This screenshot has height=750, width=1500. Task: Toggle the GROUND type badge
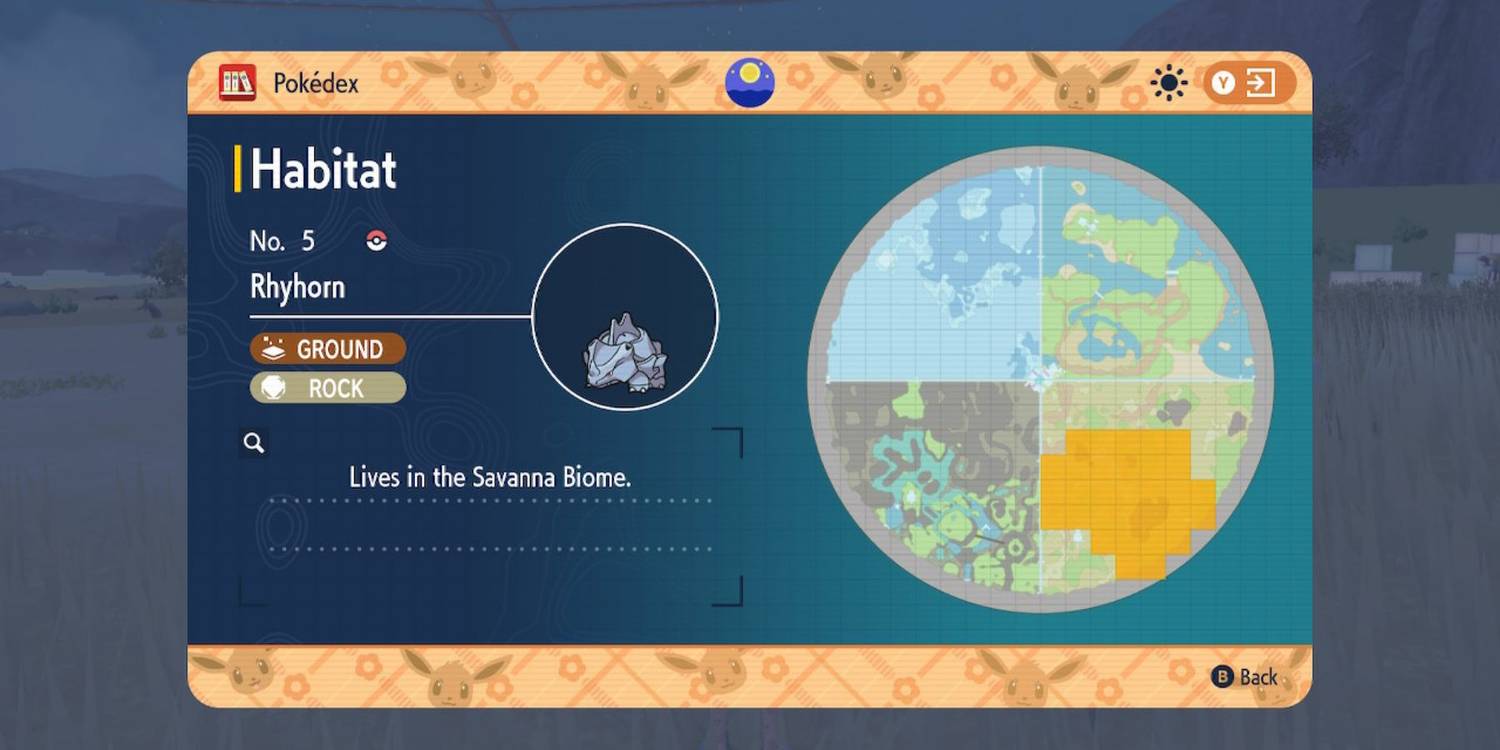click(x=327, y=349)
